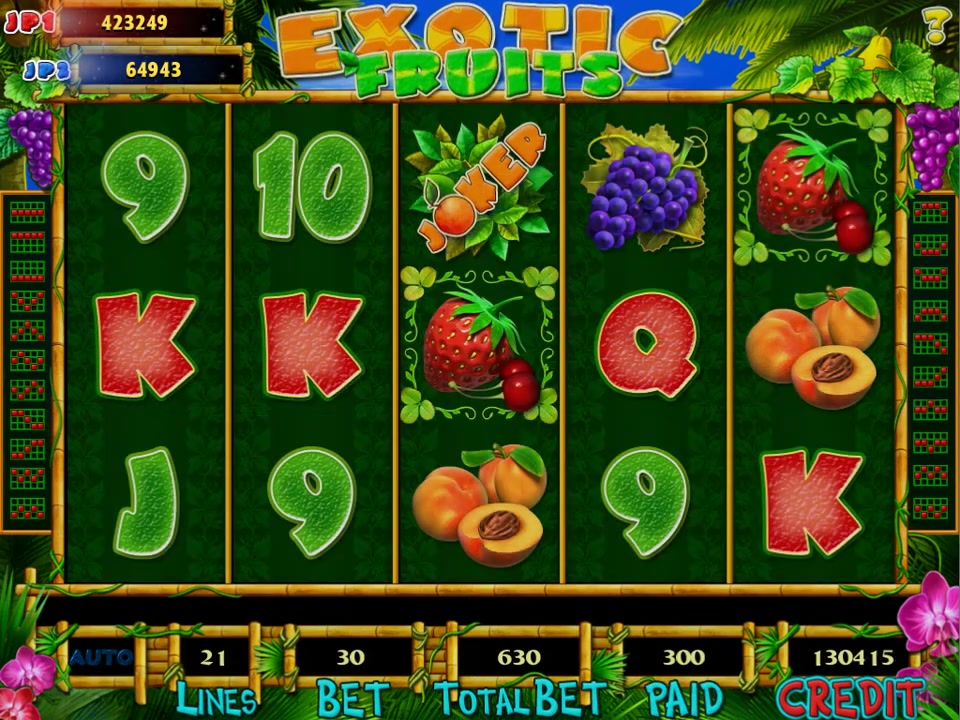This screenshot has width=960, height=720.
Task: Change the number of LINES
Action: [x=213, y=658]
